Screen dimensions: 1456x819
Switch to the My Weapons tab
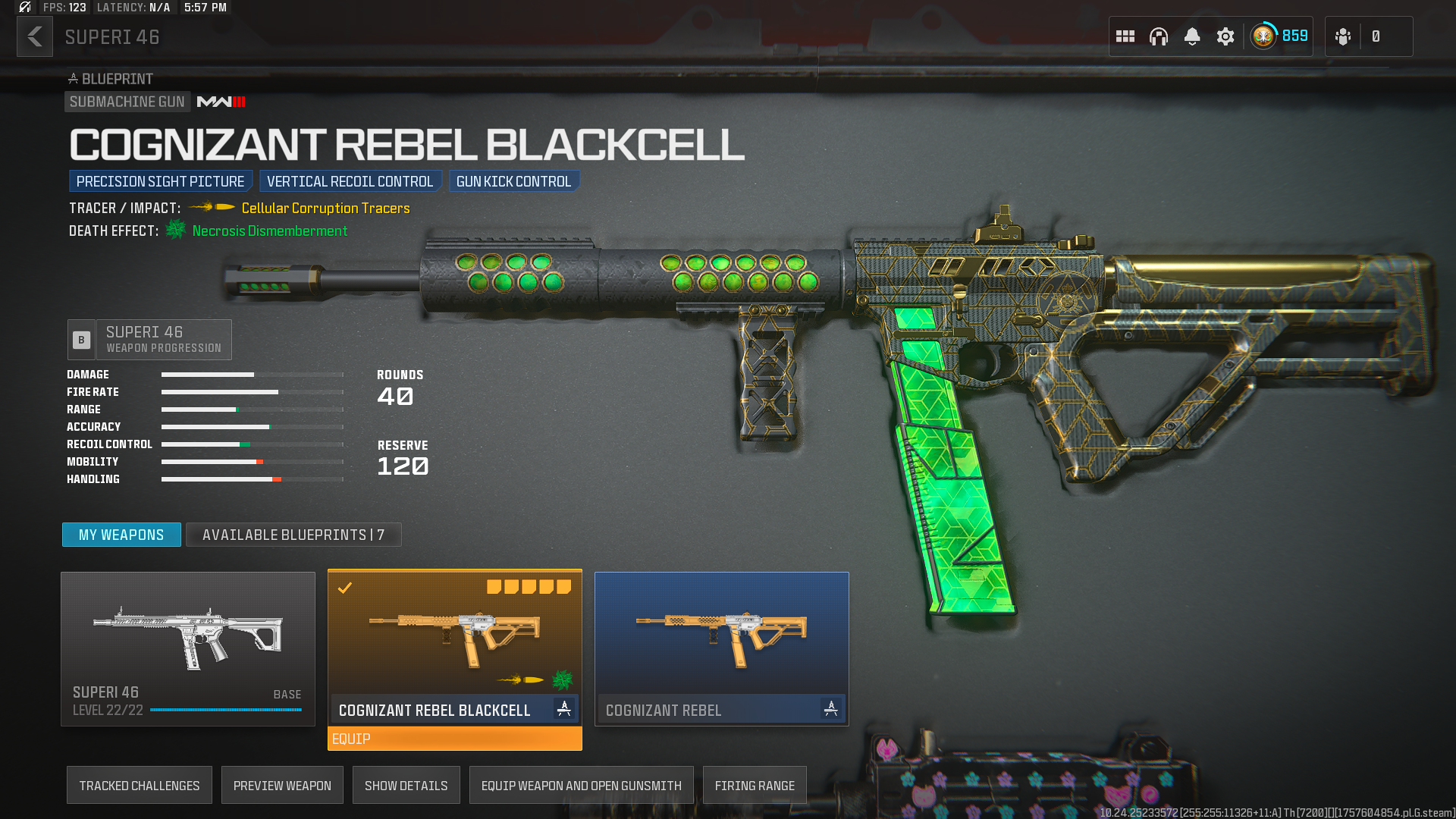121,535
